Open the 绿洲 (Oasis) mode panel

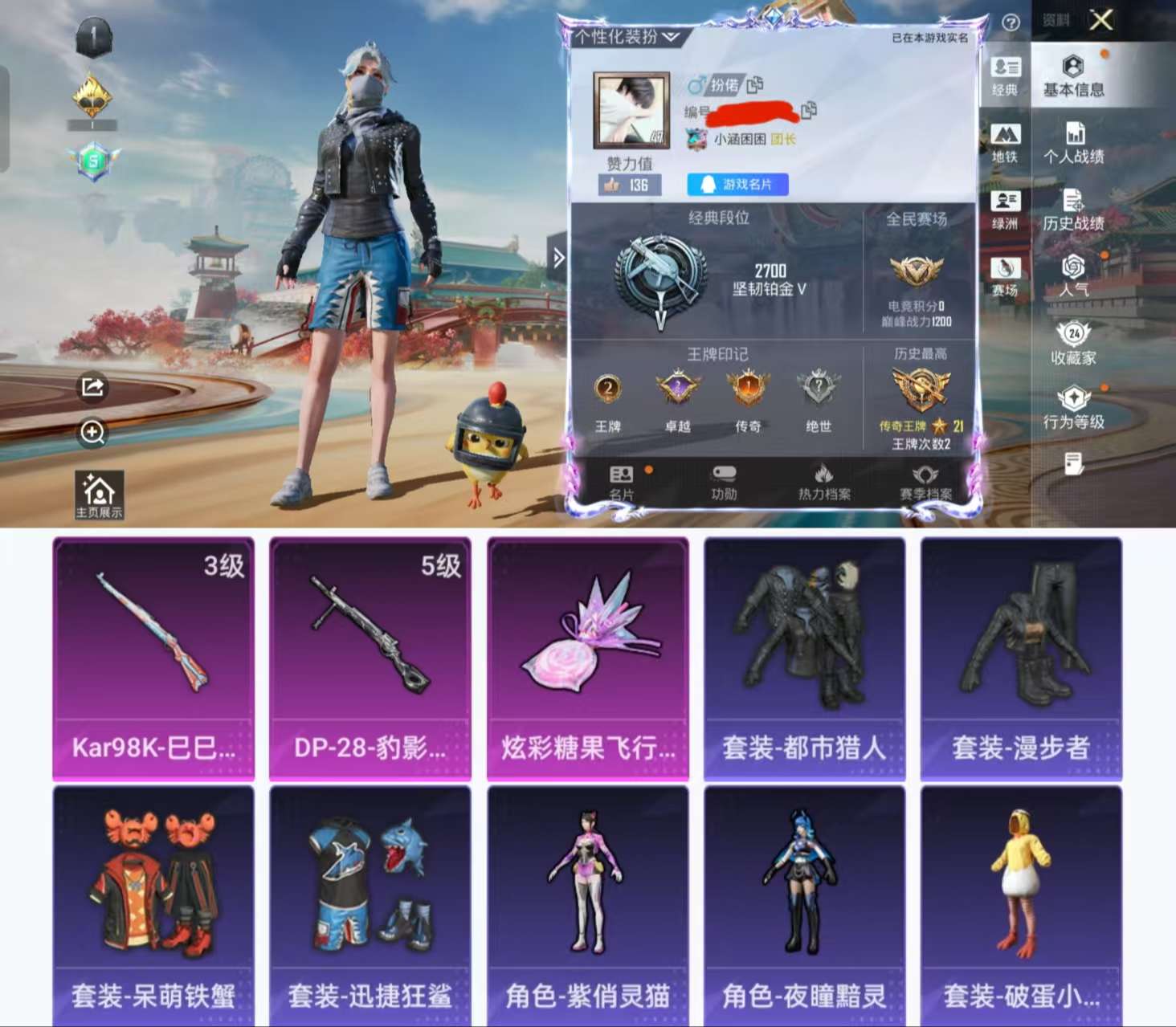point(1006,210)
